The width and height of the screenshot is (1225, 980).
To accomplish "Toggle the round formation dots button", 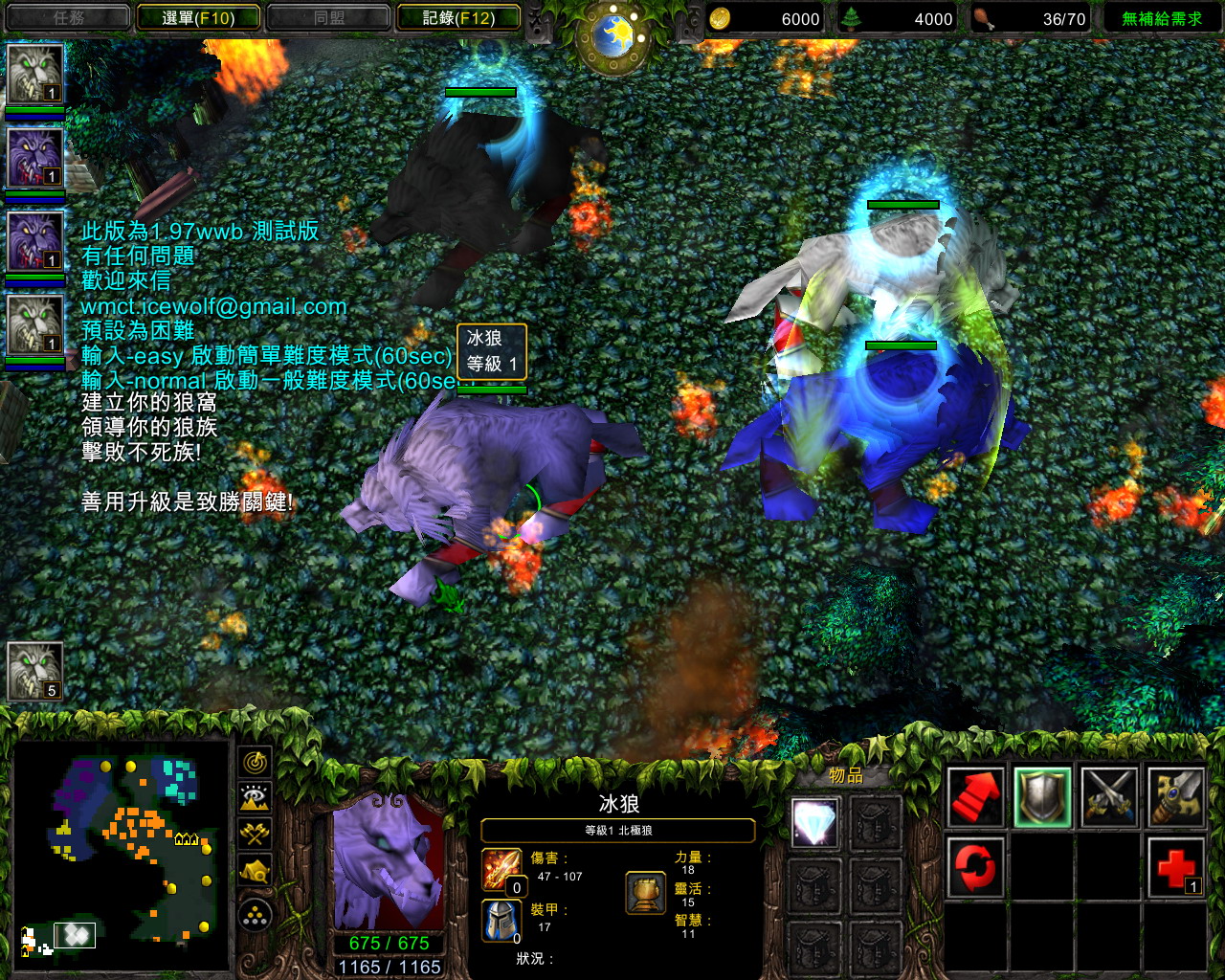I will point(255,916).
